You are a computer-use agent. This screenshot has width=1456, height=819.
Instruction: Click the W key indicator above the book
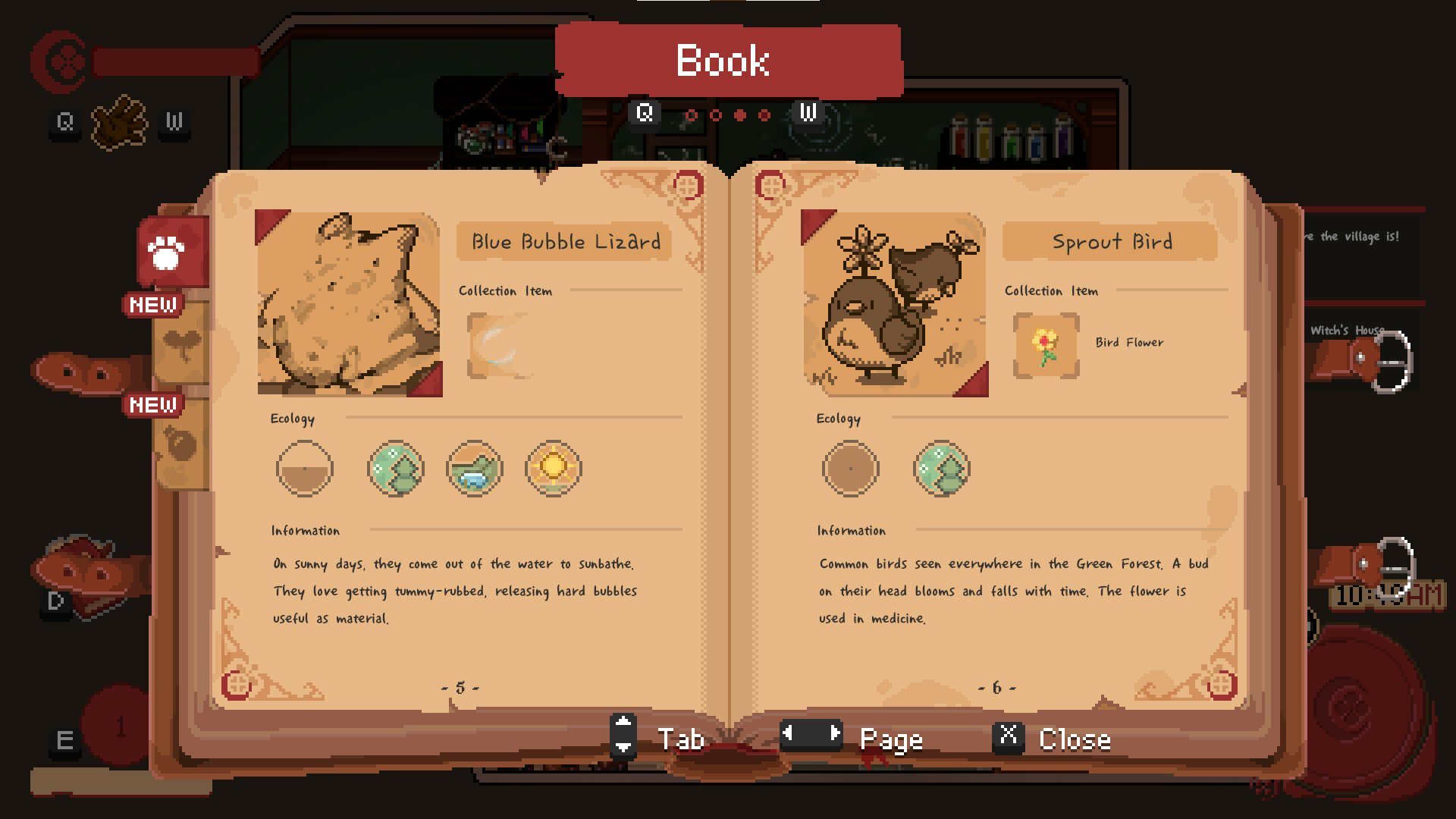(x=806, y=113)
